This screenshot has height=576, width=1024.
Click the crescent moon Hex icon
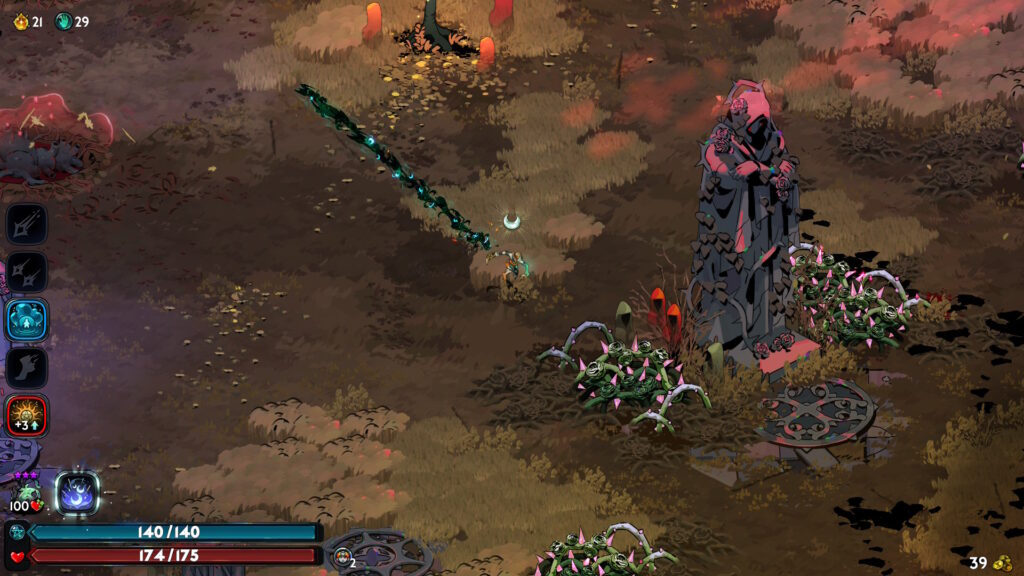coord(77,492)
